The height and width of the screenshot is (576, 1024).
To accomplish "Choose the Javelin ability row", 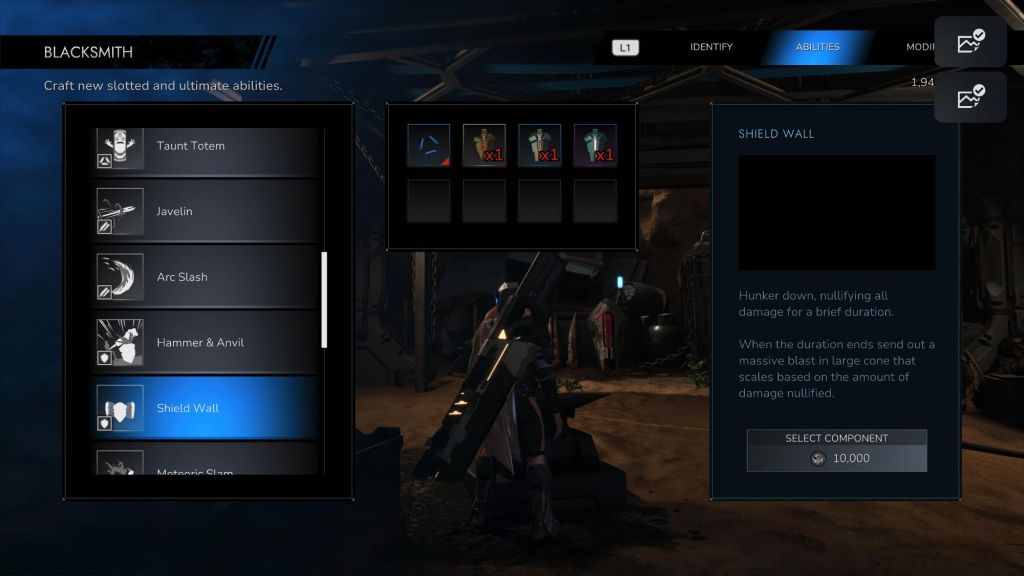I will point(205,212).
